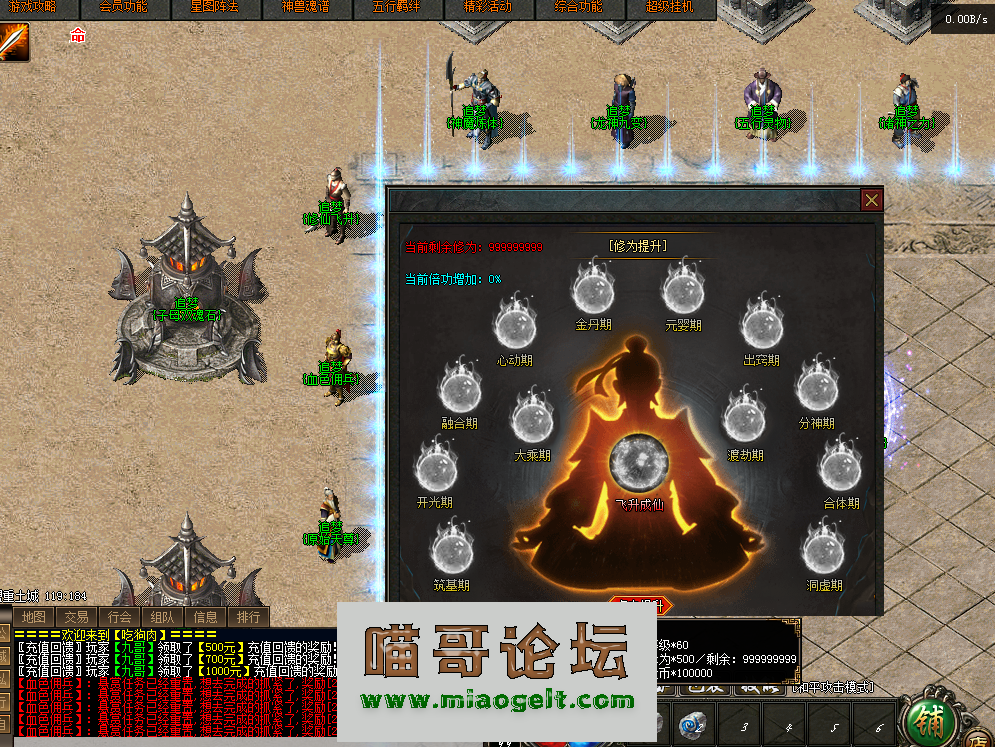Viewport: 995px width, 747px height.
Task: Show the 排行 ranking tab
Action: [x=247, y=617]
